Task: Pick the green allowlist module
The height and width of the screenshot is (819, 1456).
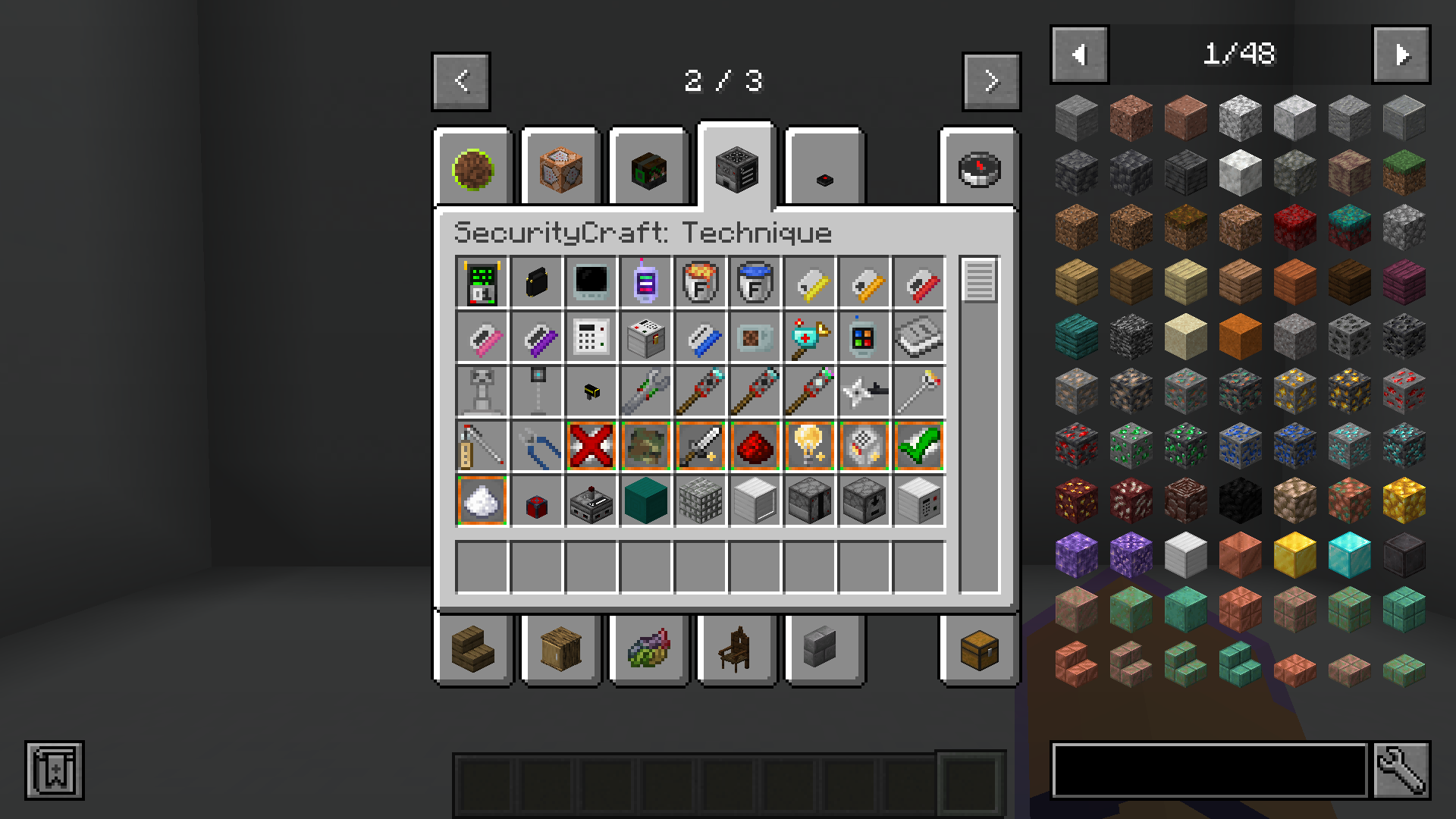Action: (918, 445)
